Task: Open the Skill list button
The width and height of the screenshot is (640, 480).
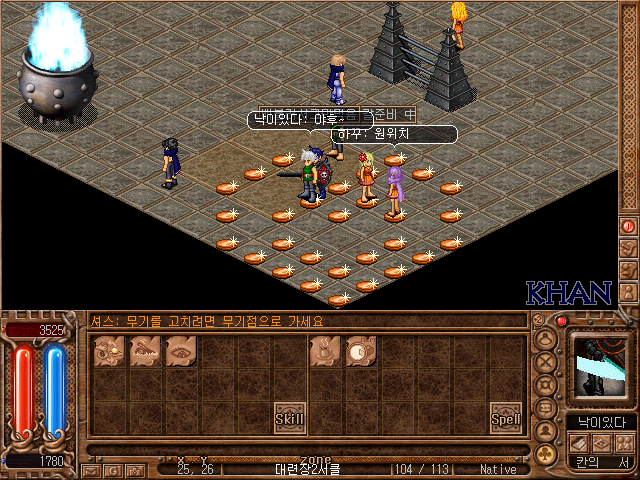Action: (290, 417)
